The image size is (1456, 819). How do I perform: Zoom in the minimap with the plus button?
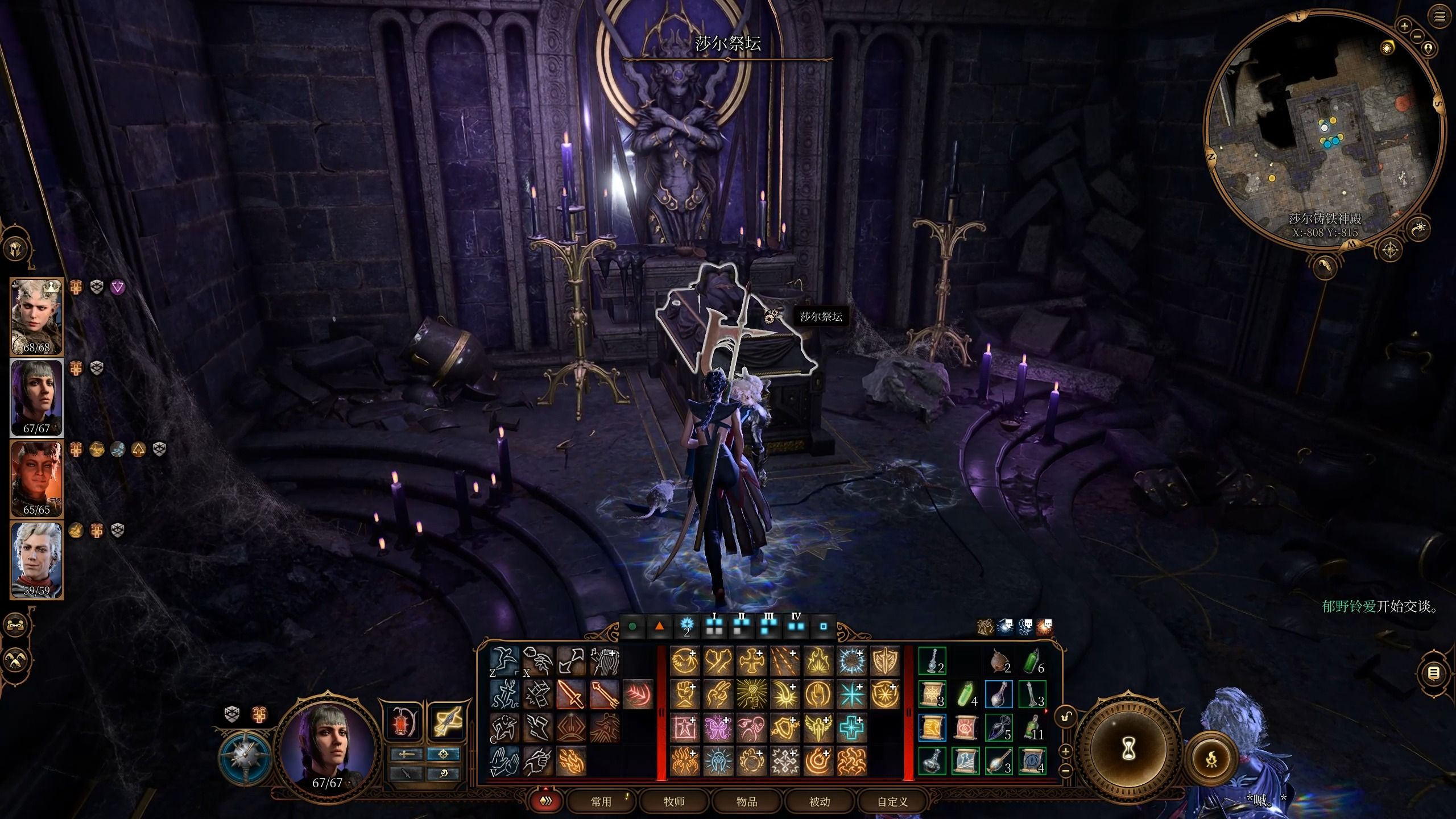click(x=1405, y=26)
